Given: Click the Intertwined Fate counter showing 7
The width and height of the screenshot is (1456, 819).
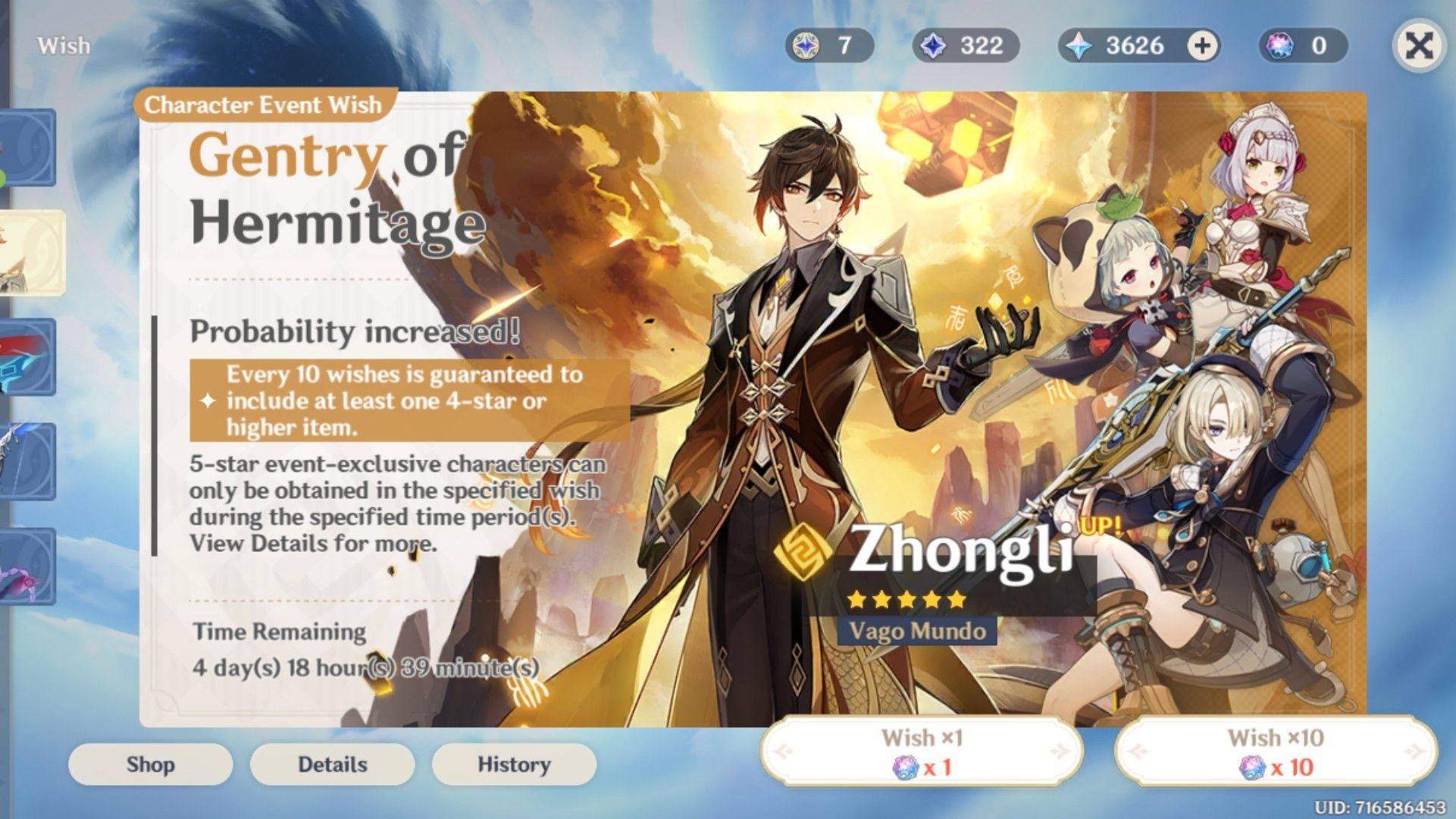Looking at the screenshot, I should point(828,45).
